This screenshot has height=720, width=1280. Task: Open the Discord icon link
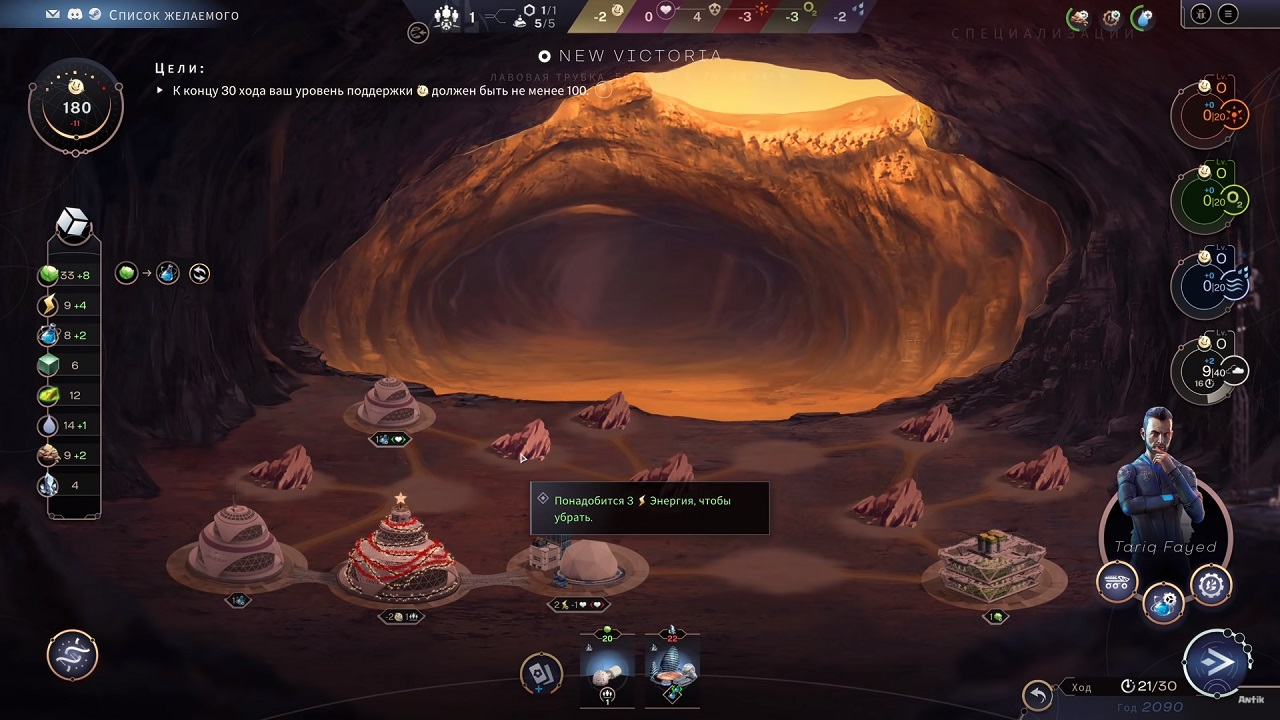(75, 15)
